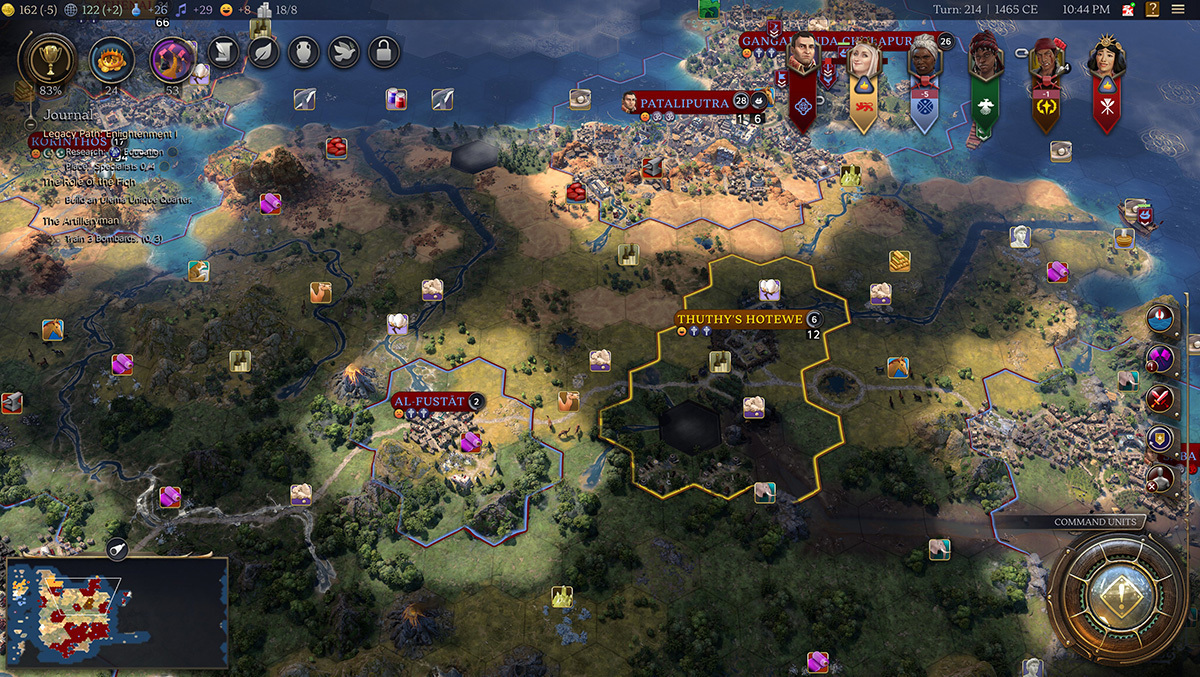Image resolution: width=1200 pixels, height=677 pixels.
Task: Select the Al-Fustat city banner
Action: [430, 402]
